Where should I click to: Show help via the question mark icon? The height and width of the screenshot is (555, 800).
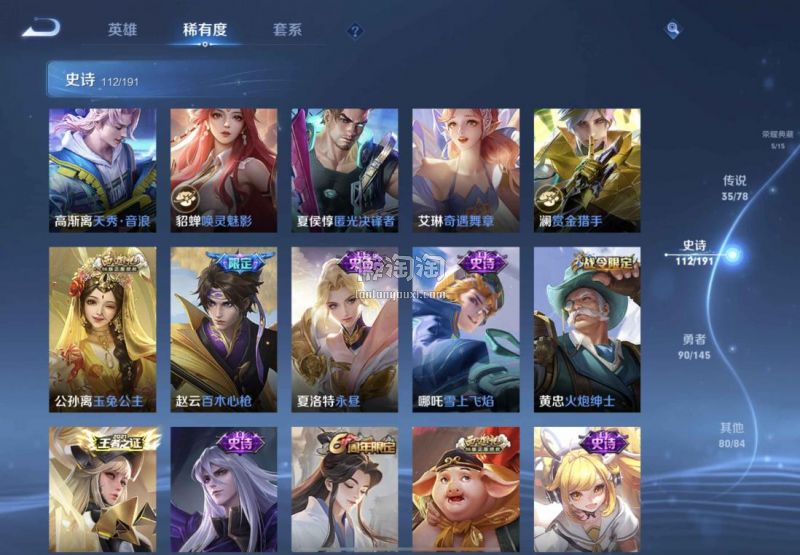355,31
